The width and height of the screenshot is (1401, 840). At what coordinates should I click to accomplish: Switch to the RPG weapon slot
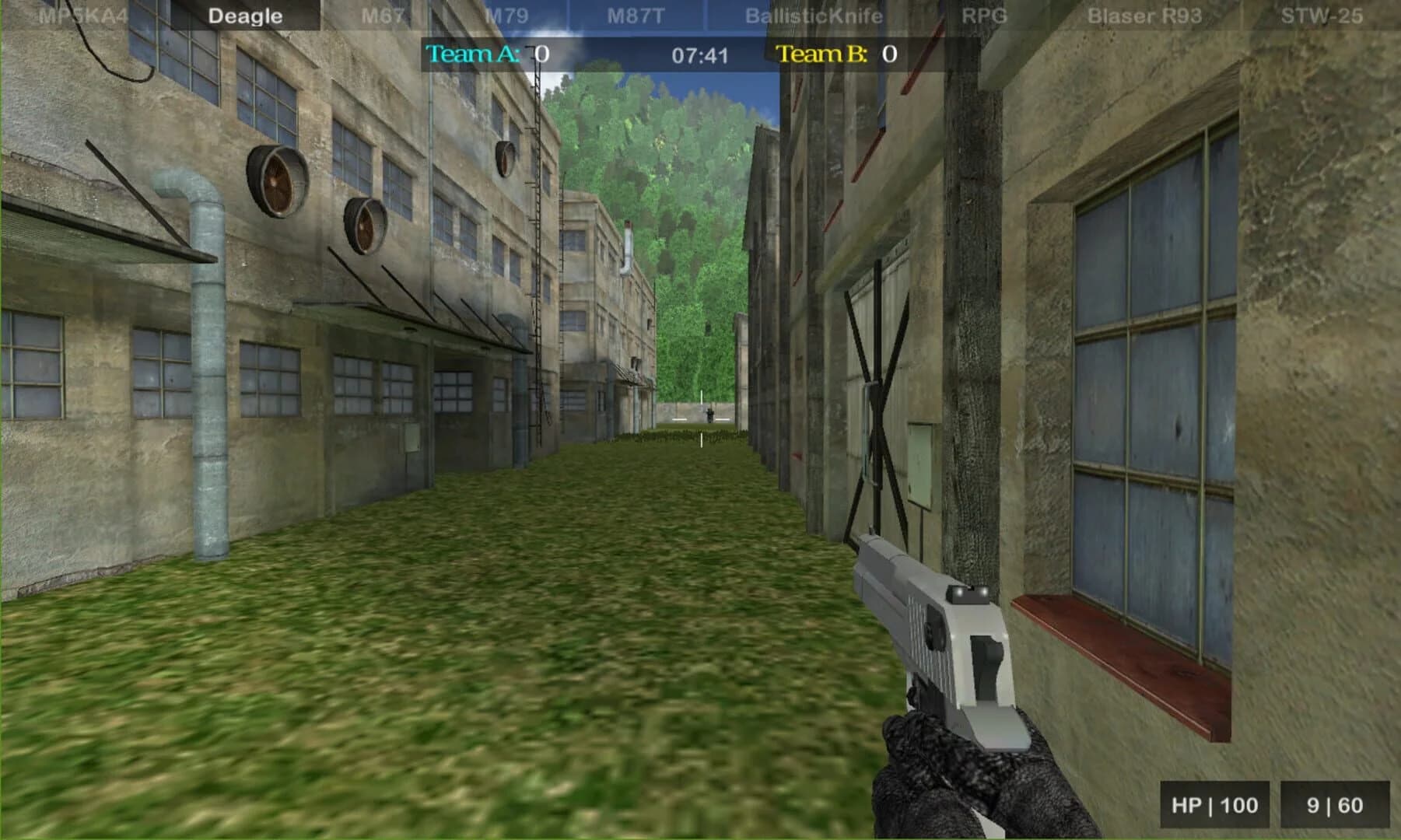pyautogui.click(x=983, y=14)
